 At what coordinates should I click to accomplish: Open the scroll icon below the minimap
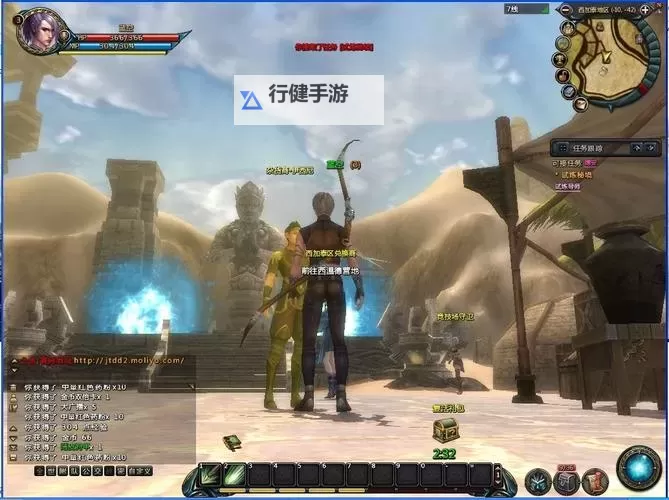click(x=581, y=103)
